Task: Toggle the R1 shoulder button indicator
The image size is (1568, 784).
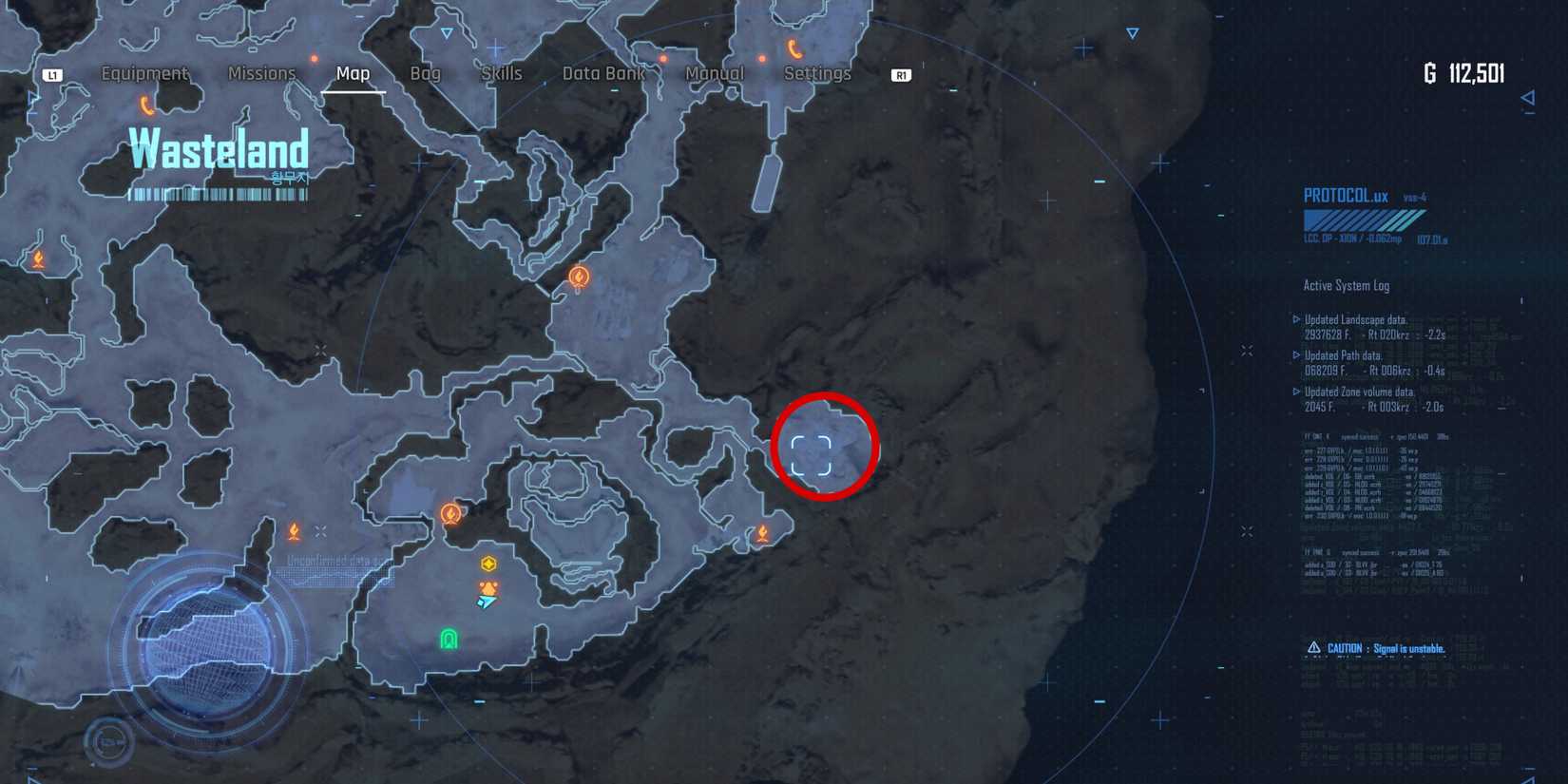Action: [x=901, y=74]
